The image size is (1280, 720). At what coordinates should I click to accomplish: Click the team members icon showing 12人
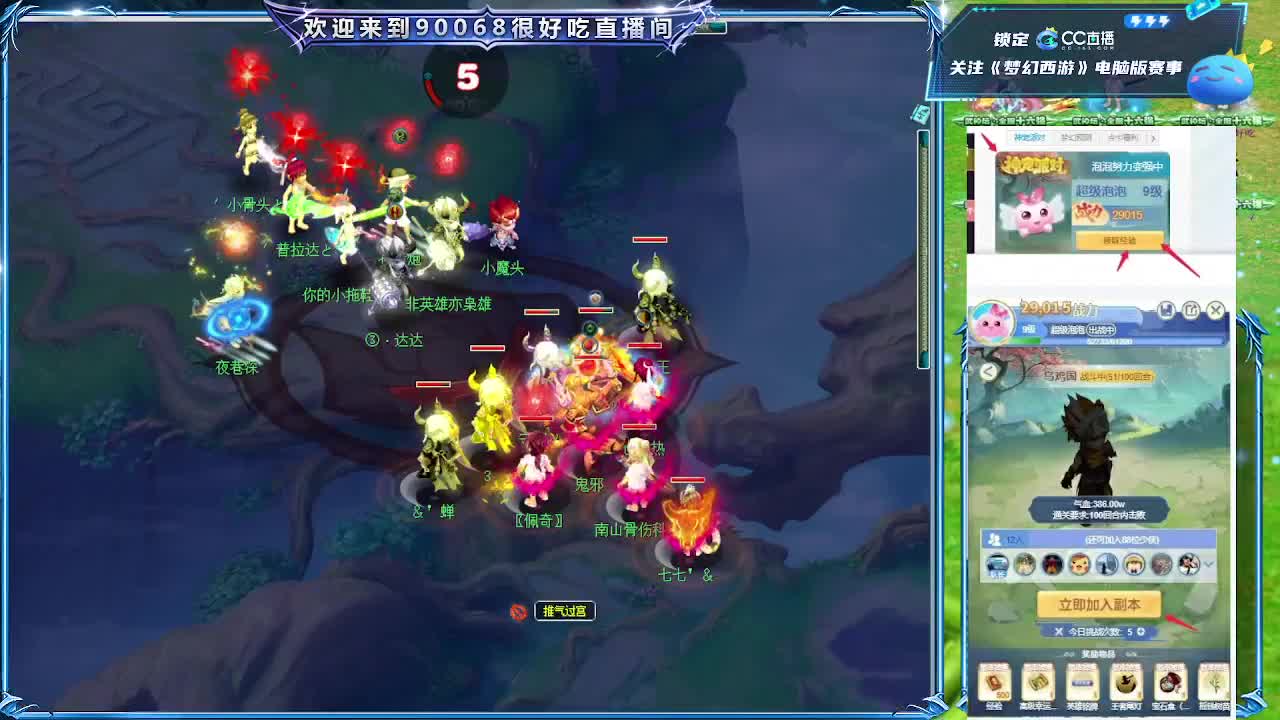pyautogui.click(x=994, y=539)
